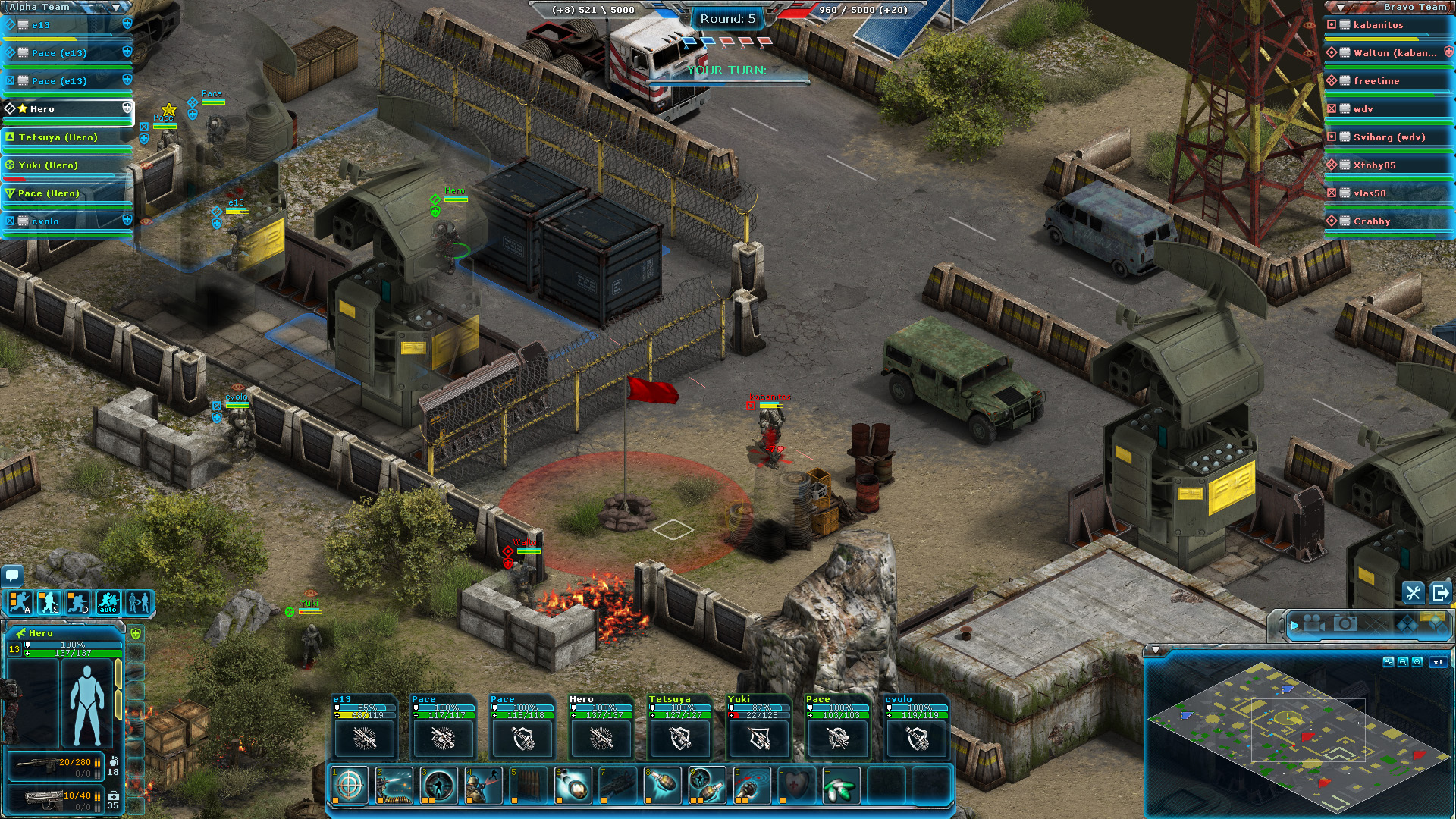1456x819 pixels.
Task: Select the run stance icon labeled A
Action: (20, 602)
